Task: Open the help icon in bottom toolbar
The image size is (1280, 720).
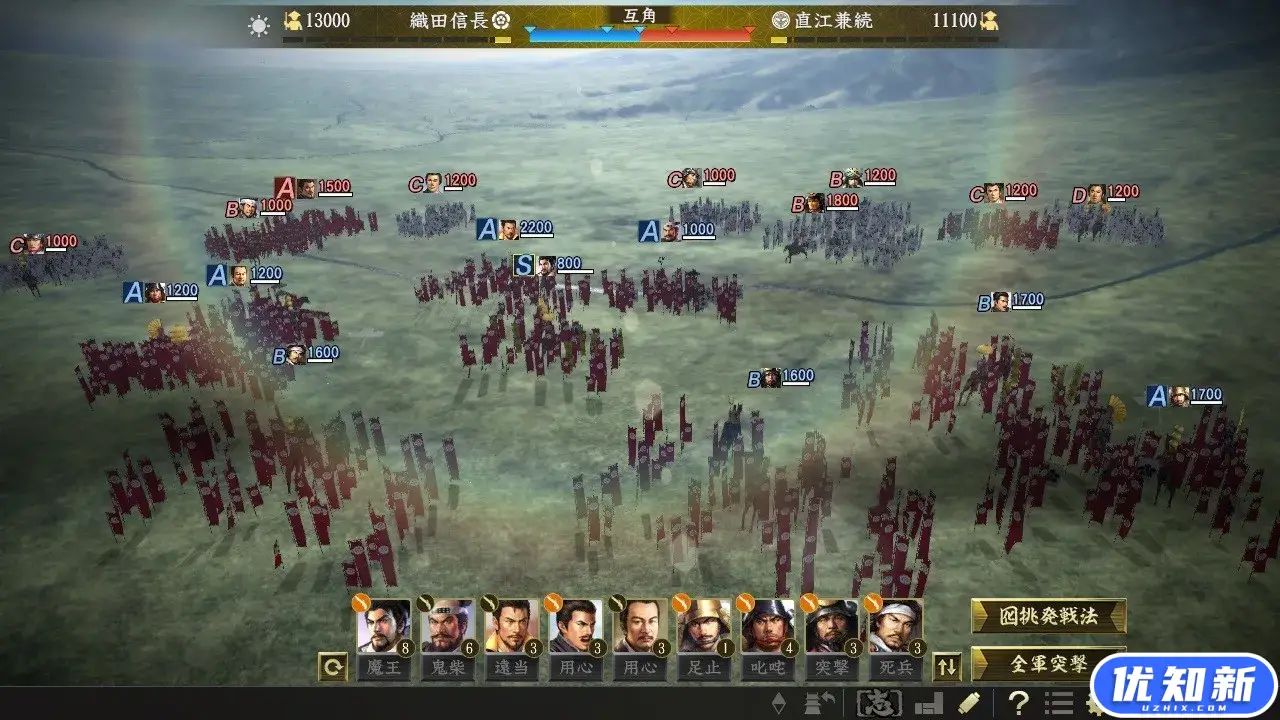Action: coord(1016,701)
